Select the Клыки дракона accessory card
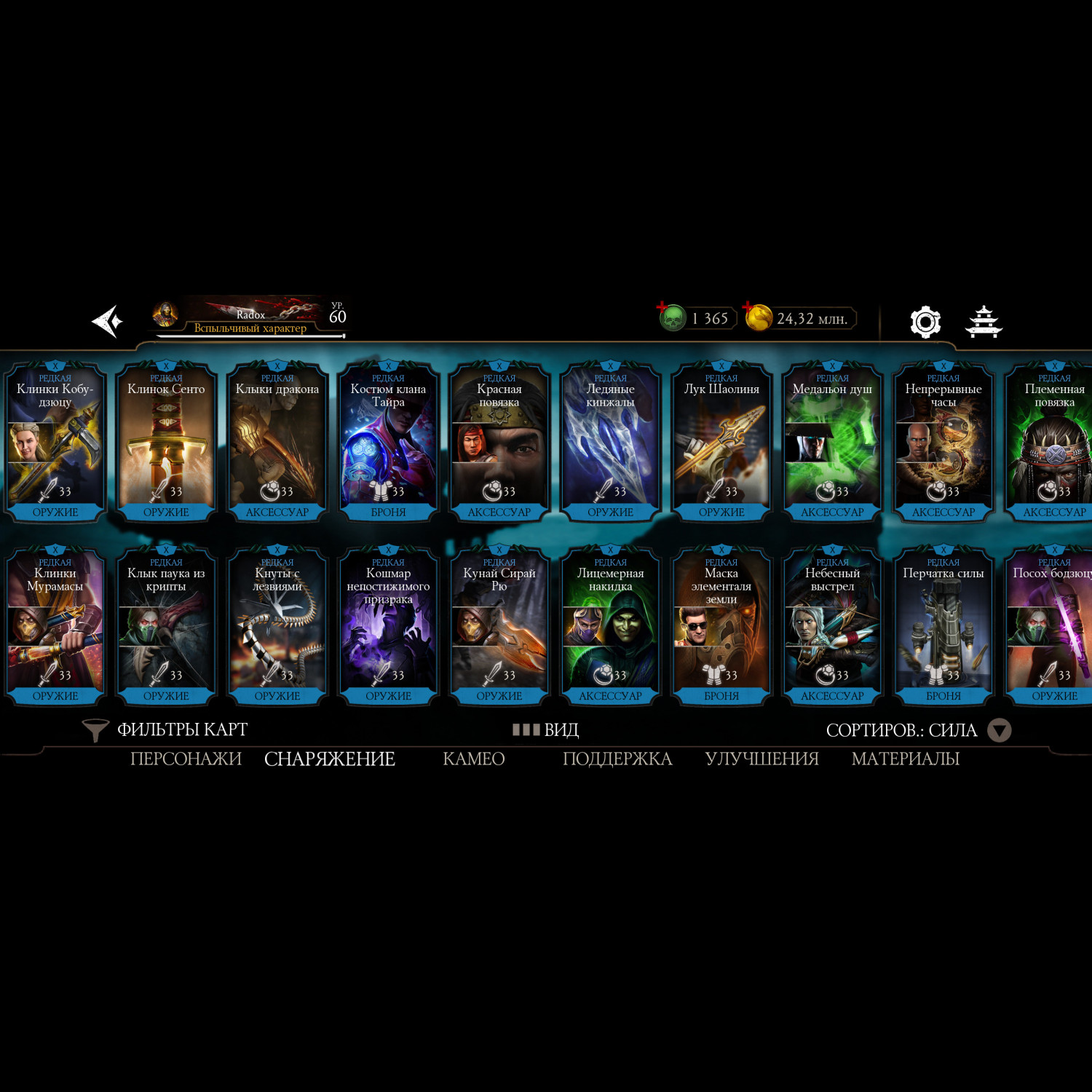This screenshot has height=1092, width=1092. click(277, 442)
